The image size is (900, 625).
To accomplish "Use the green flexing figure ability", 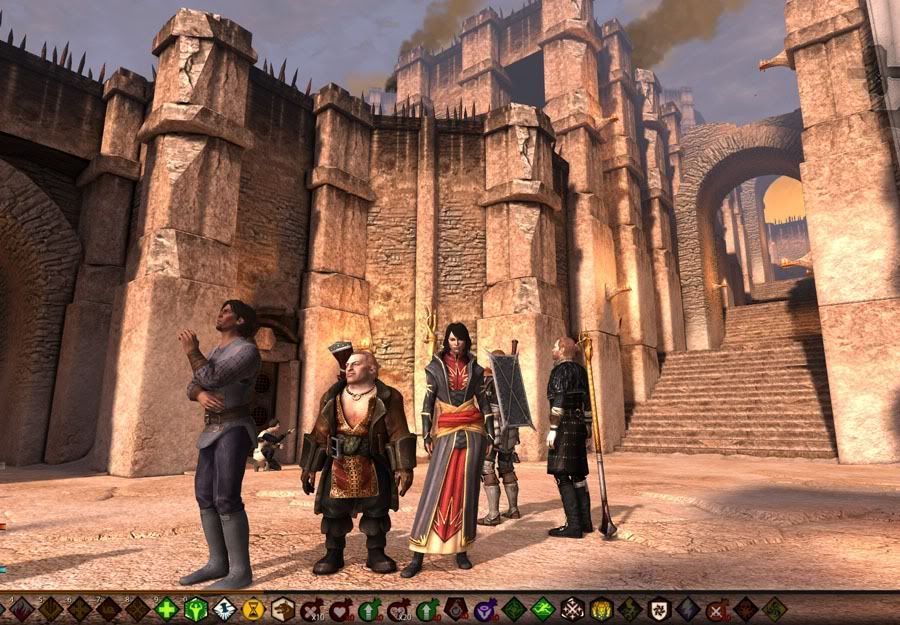I will pyautogui.click(x=195, y=609).
